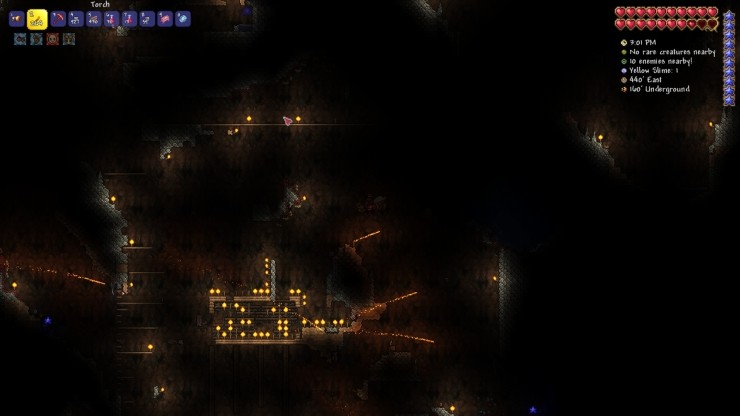
Task: Select the Torch hotbar slot
Action: click(x=37, y=19)
